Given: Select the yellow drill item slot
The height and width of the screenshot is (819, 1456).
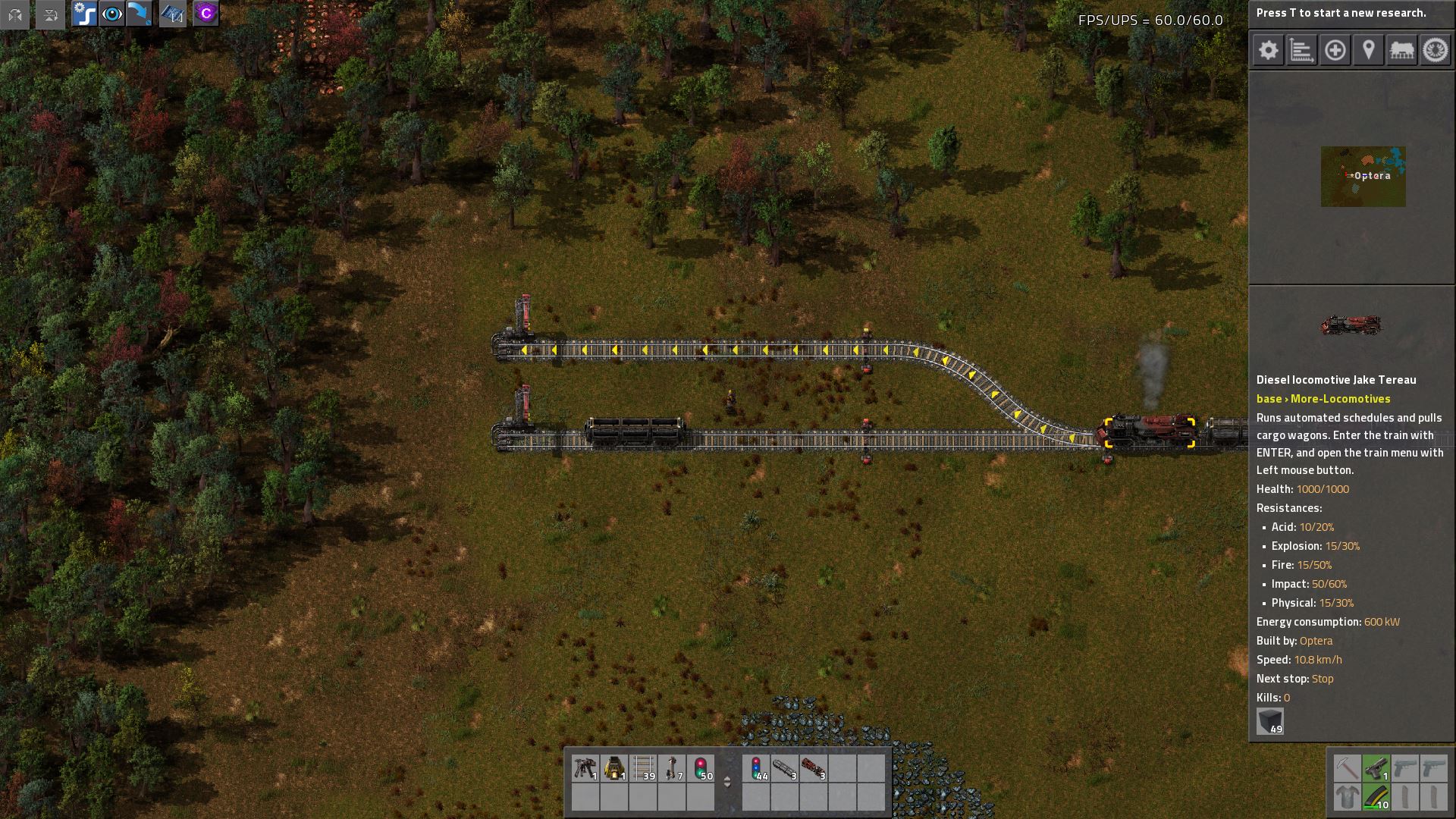Looking at the screenshot, I should [614, 769].
